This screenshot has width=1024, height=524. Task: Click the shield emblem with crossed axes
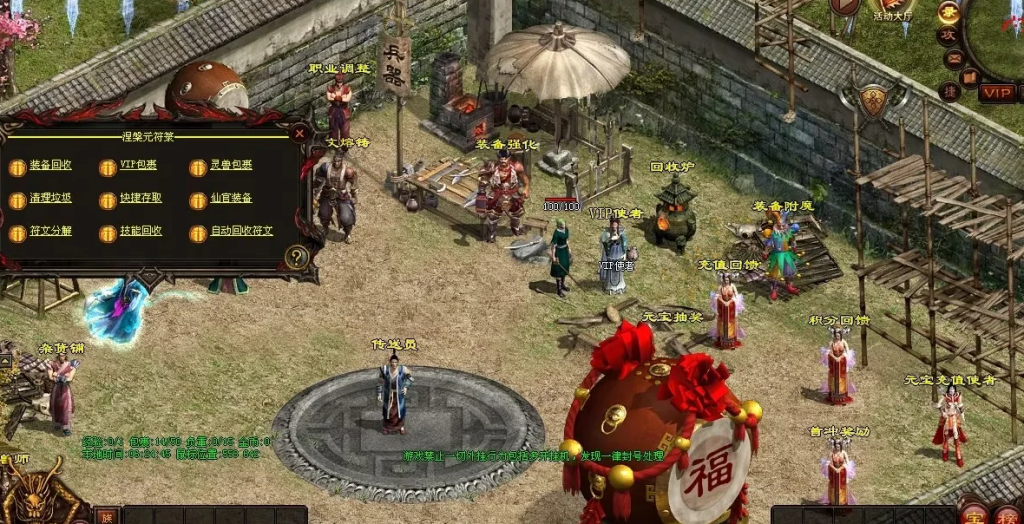coord(872,100)
